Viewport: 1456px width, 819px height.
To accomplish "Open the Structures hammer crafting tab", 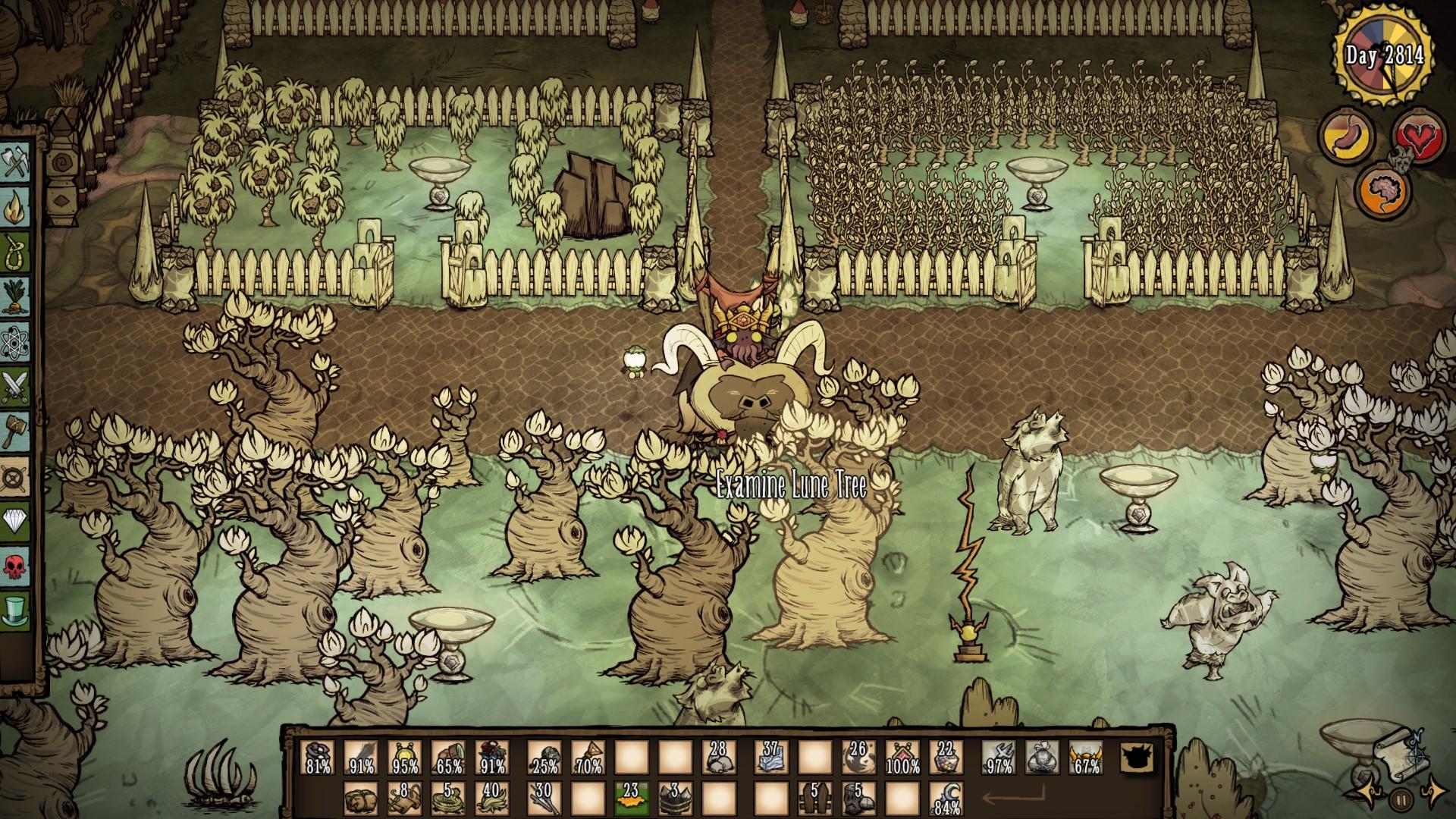I will 15,430.
